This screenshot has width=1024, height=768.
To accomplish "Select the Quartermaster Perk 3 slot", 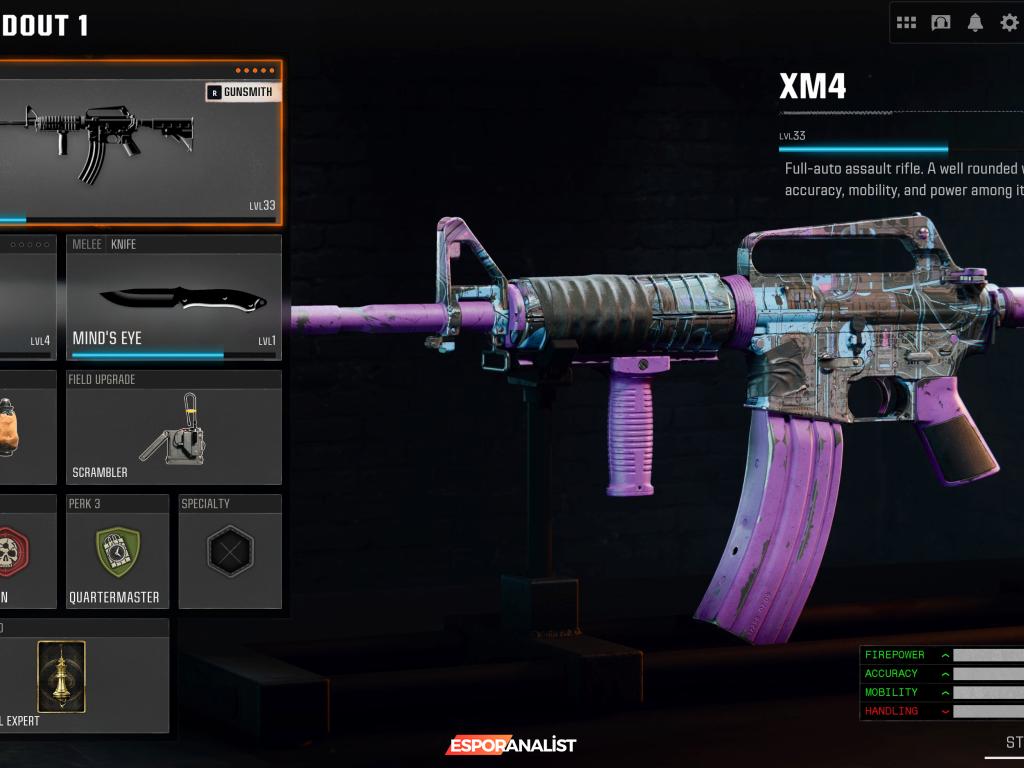I will click(118, 552).
